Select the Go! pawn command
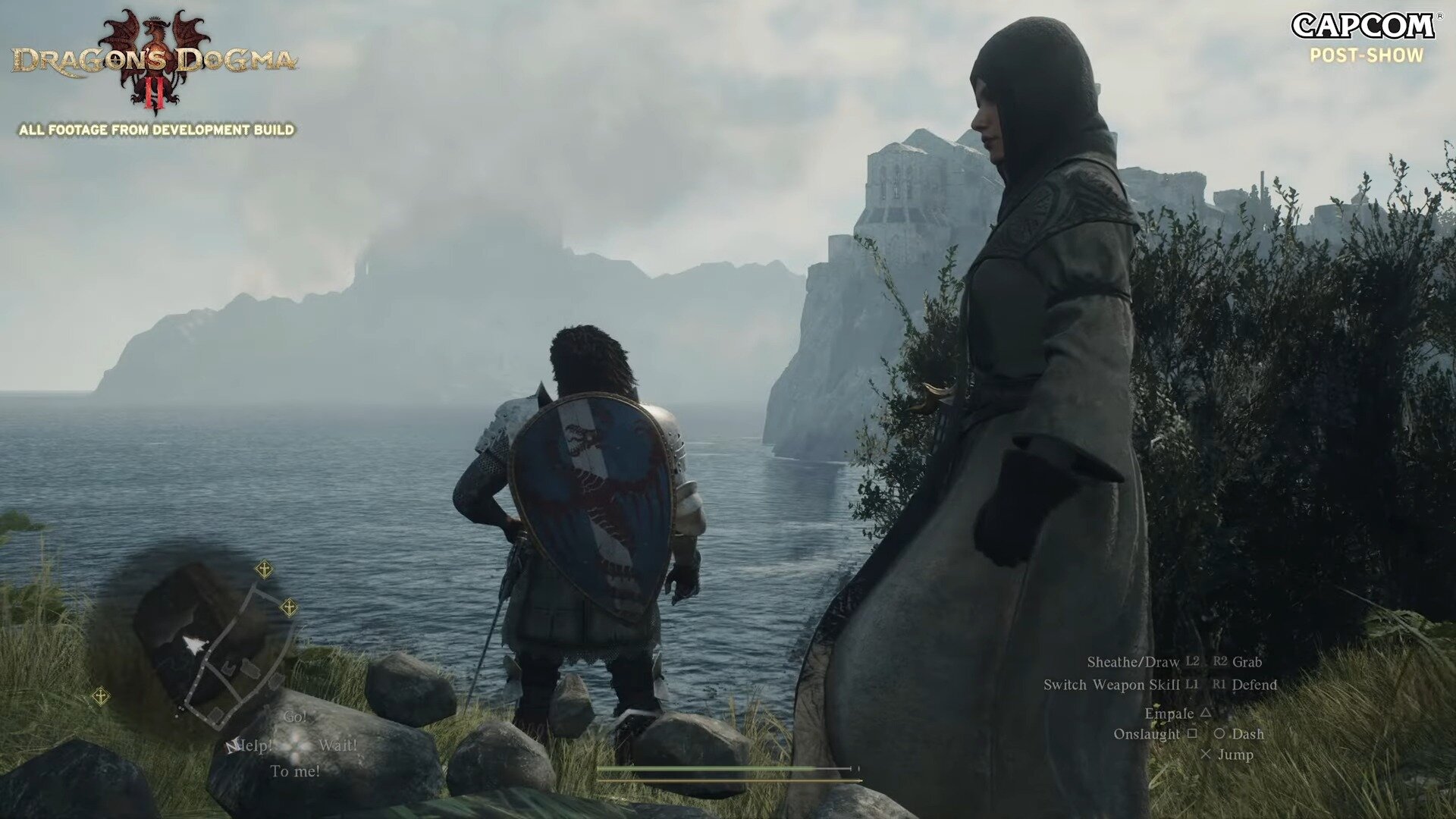The height and width of the screenshot is (819, 1456). coord(297,717)
